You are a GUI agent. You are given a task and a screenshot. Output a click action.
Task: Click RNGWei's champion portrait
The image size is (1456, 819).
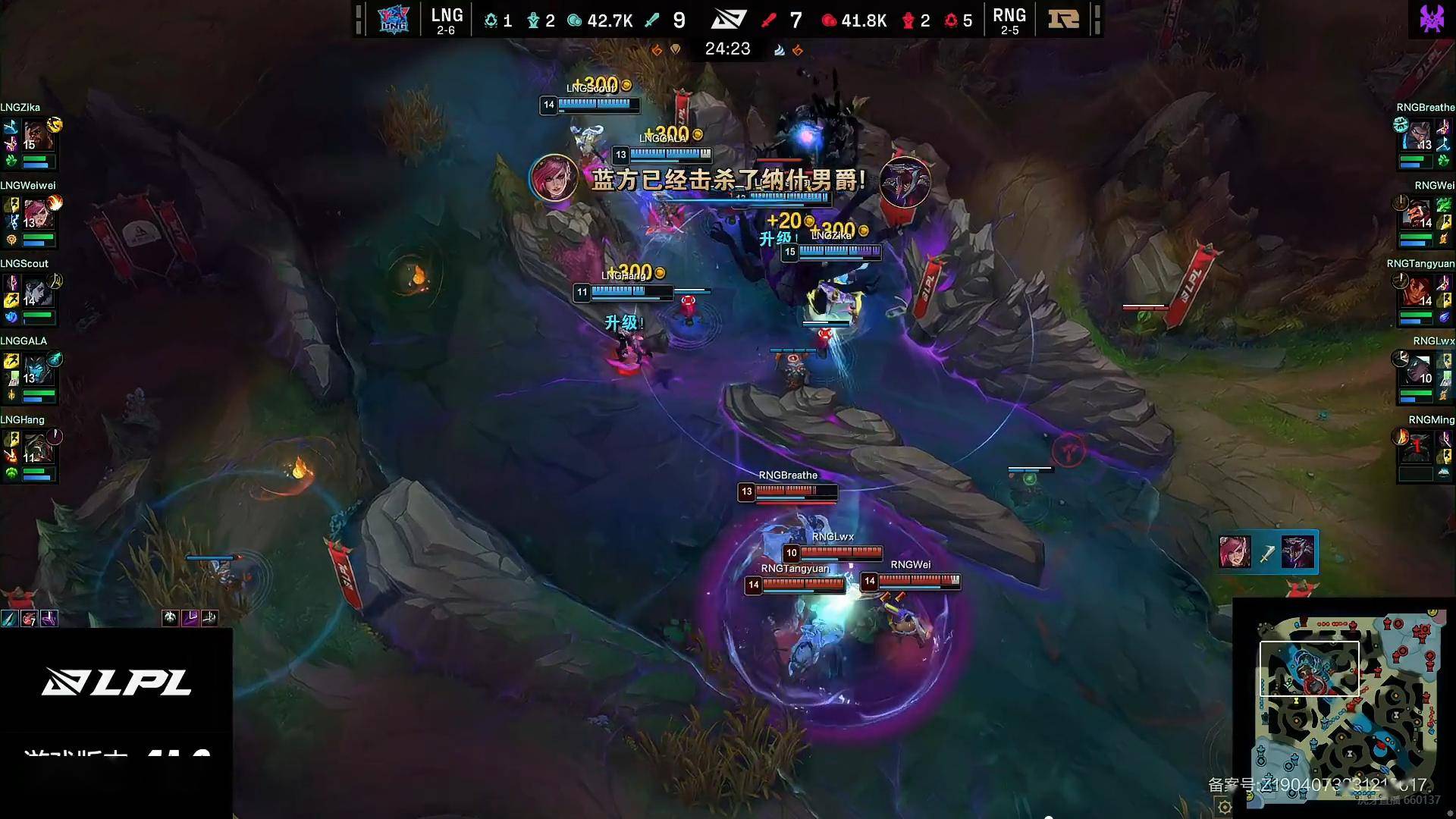pos(1420,215)
